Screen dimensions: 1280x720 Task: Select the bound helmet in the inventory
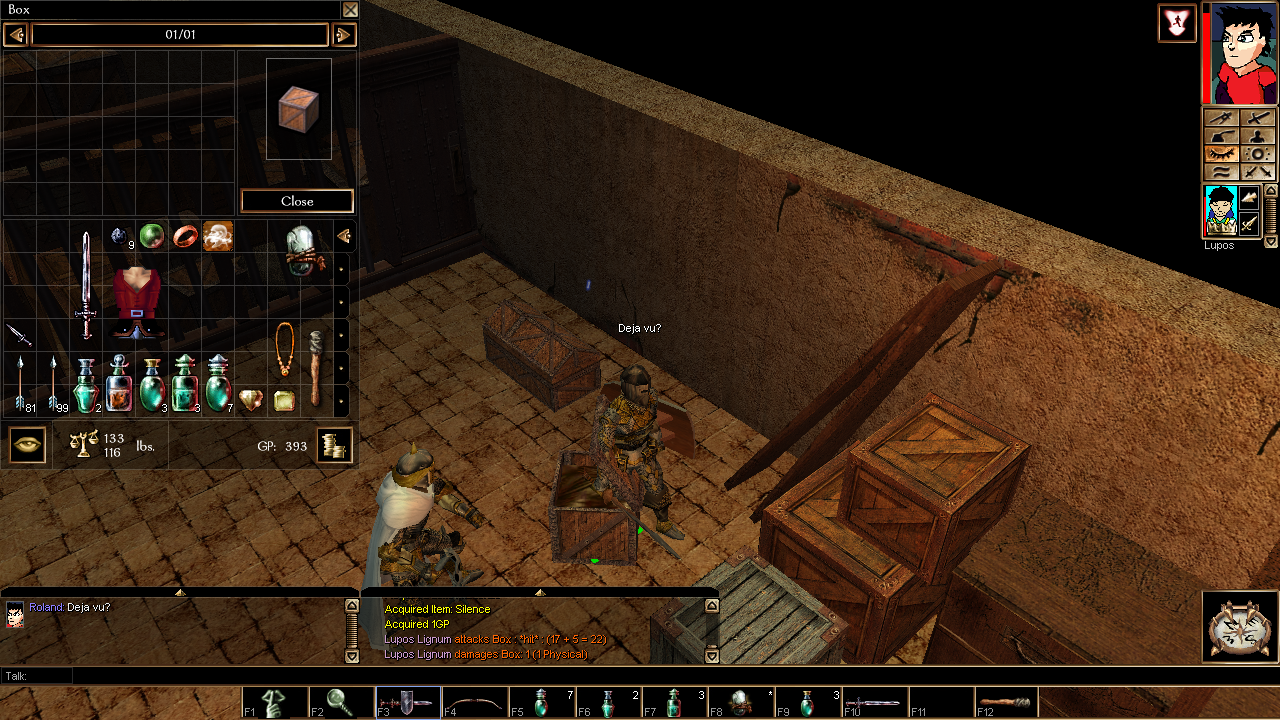click(x=301, y=250)
